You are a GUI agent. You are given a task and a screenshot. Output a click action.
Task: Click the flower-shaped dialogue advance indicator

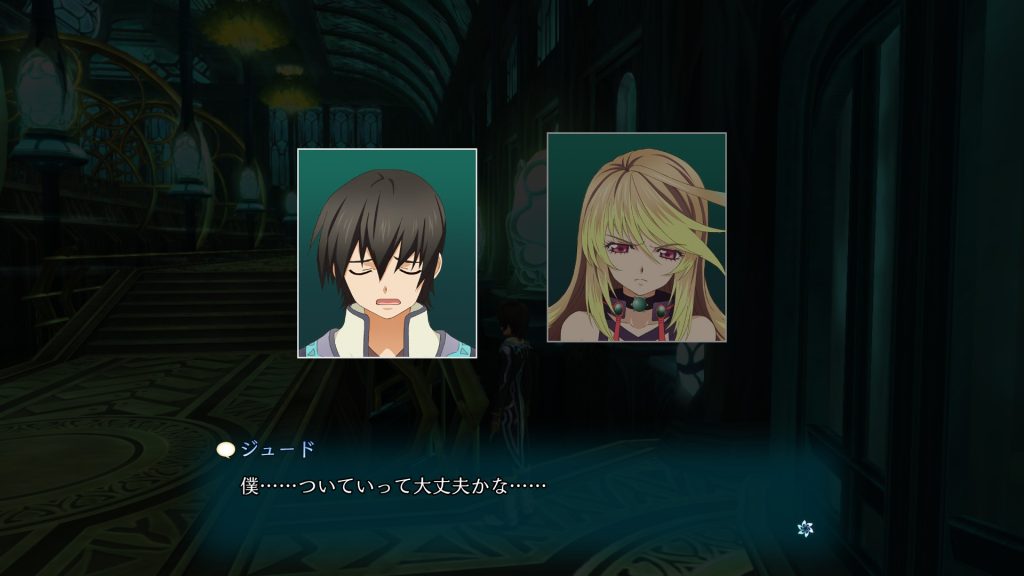[805, 527]
